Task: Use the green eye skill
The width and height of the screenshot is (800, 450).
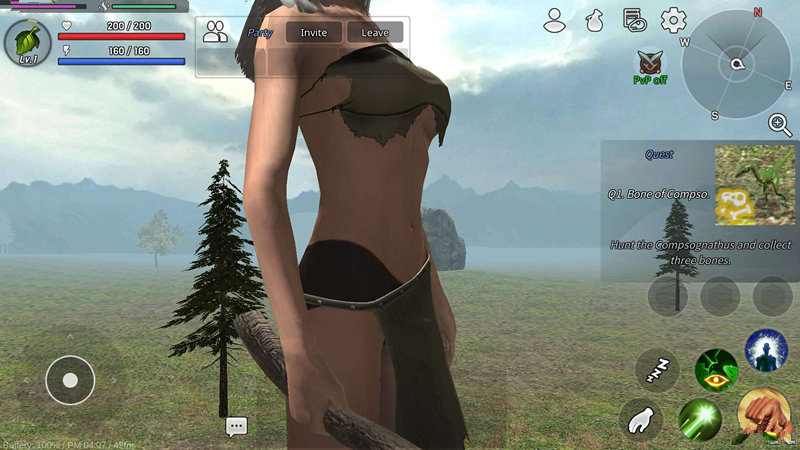Action: [716, 370]
